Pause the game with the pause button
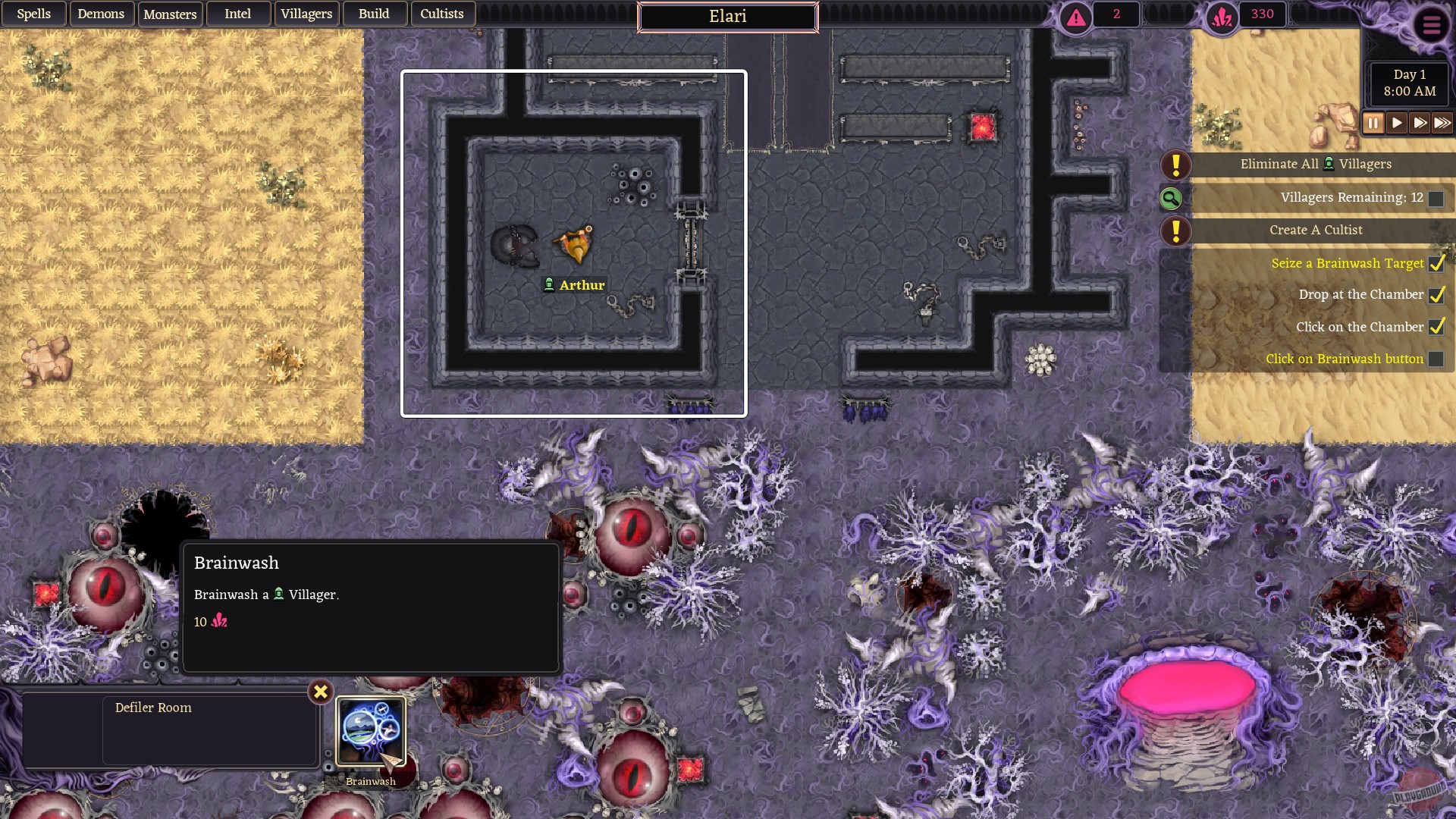 (x=1373, y=122)
